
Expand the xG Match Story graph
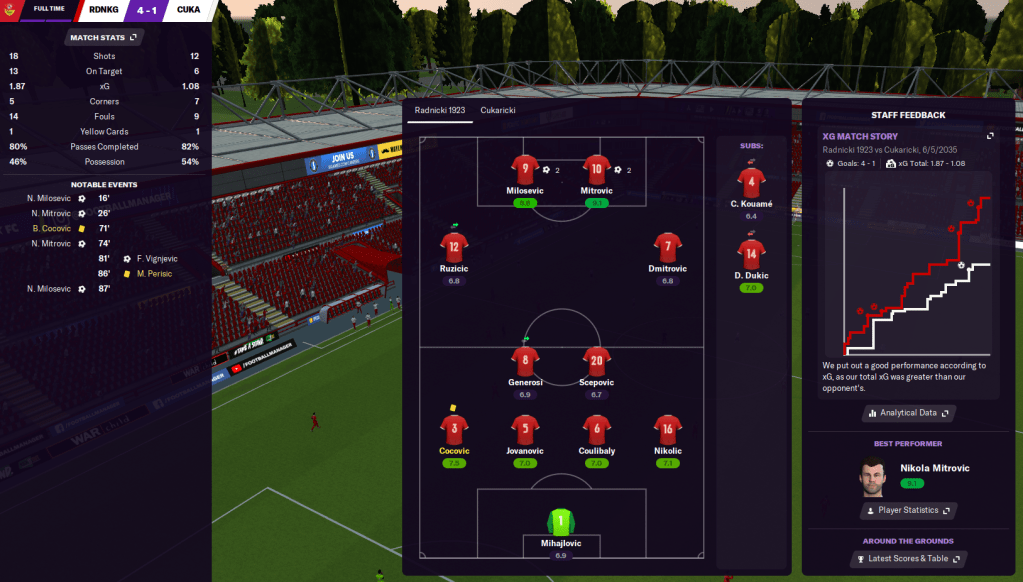point(990,136)
